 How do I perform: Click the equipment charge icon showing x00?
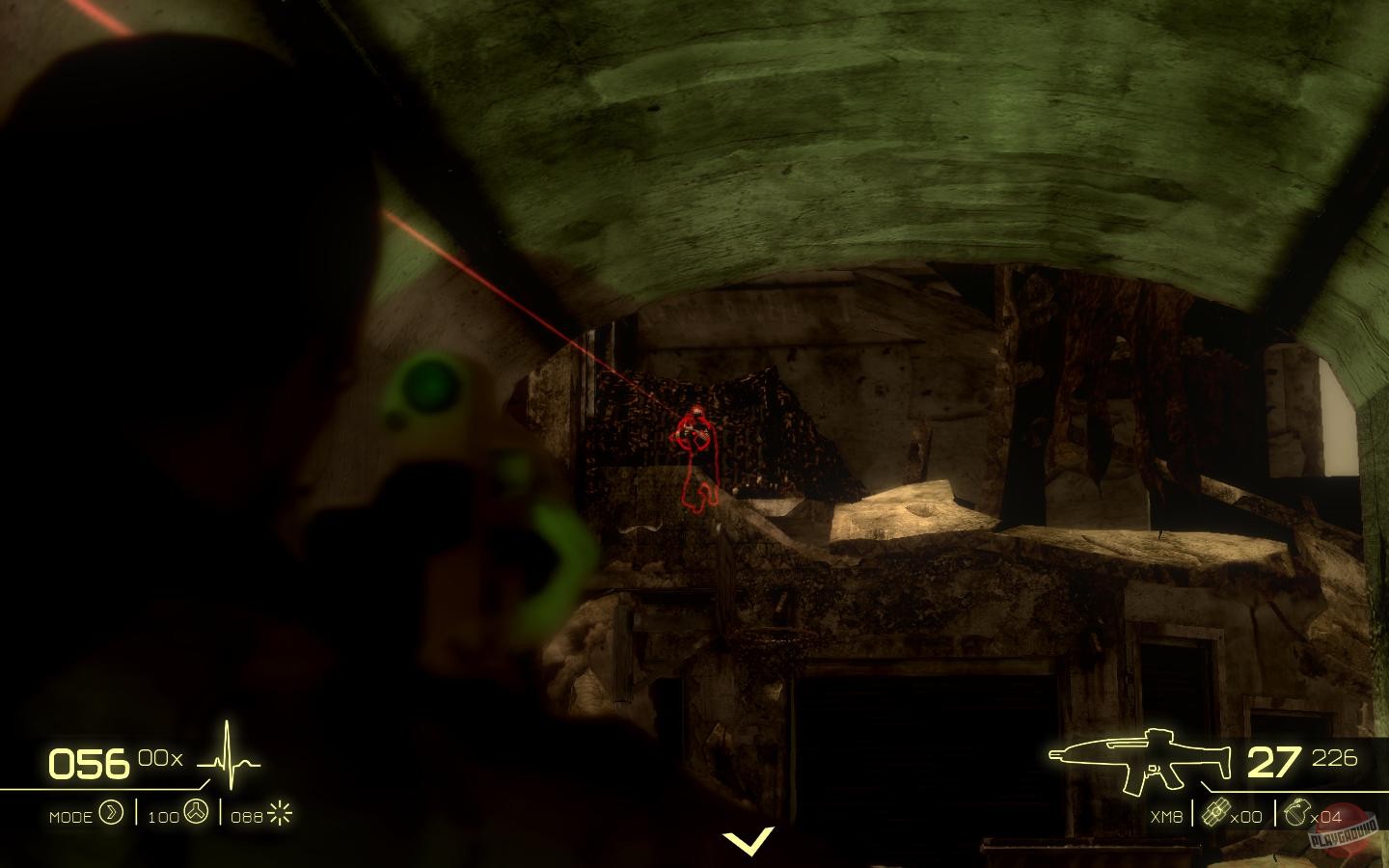pyautogui.click(x=1217, y=813)
